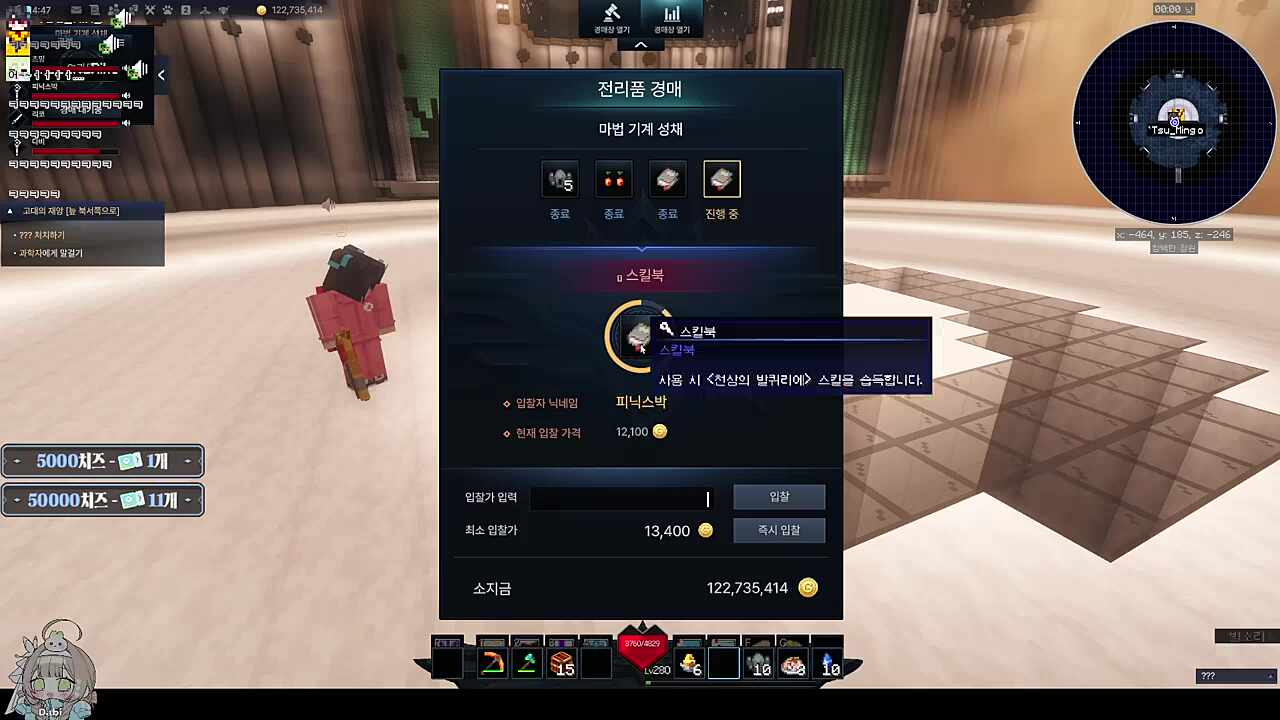Collapse the chat panel using the left-edge arrow
The width and height of the screenshot is (1280, 720).
click(161, 74)
